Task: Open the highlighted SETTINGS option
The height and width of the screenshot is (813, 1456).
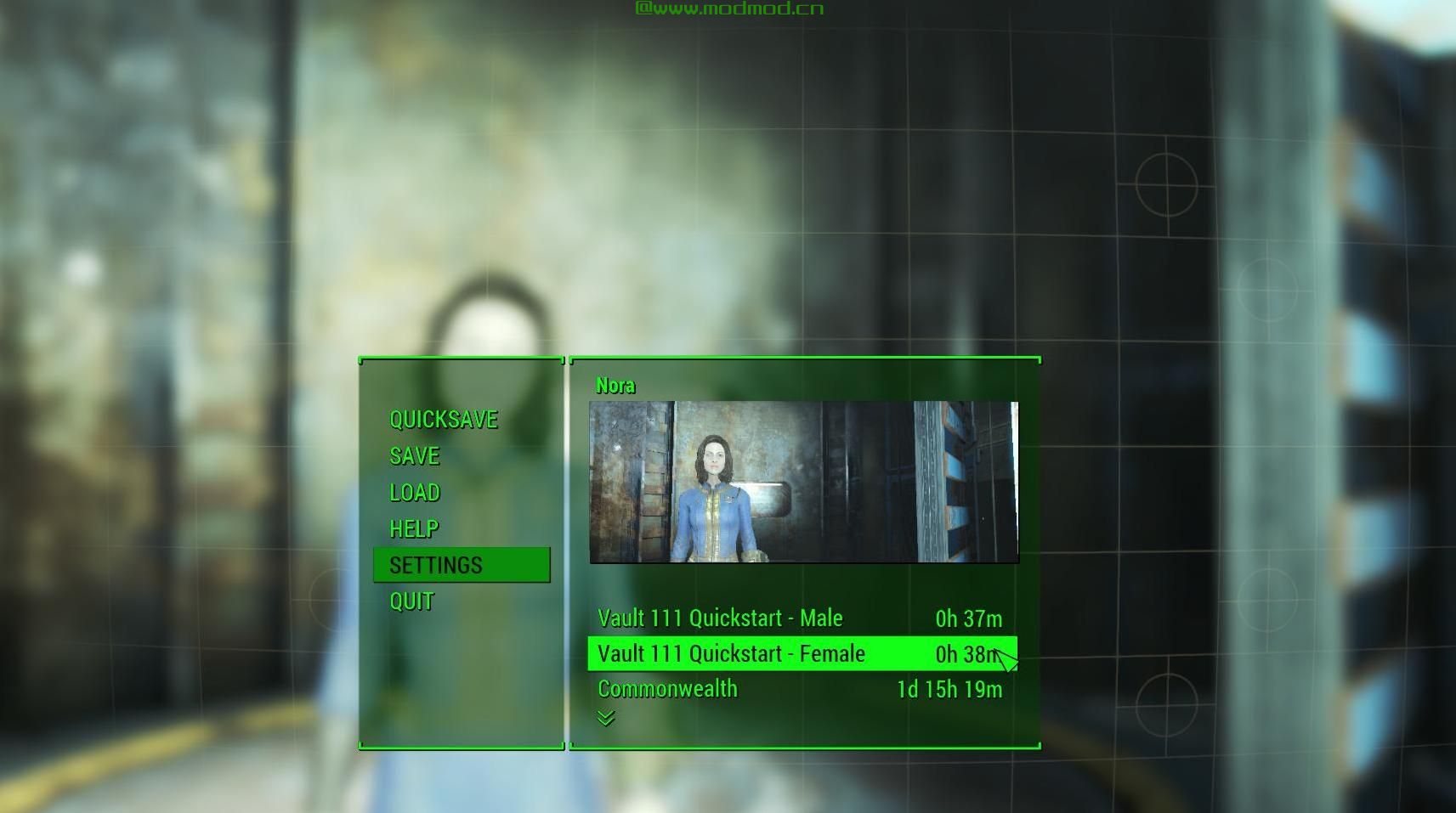Action: coord(435,564)
